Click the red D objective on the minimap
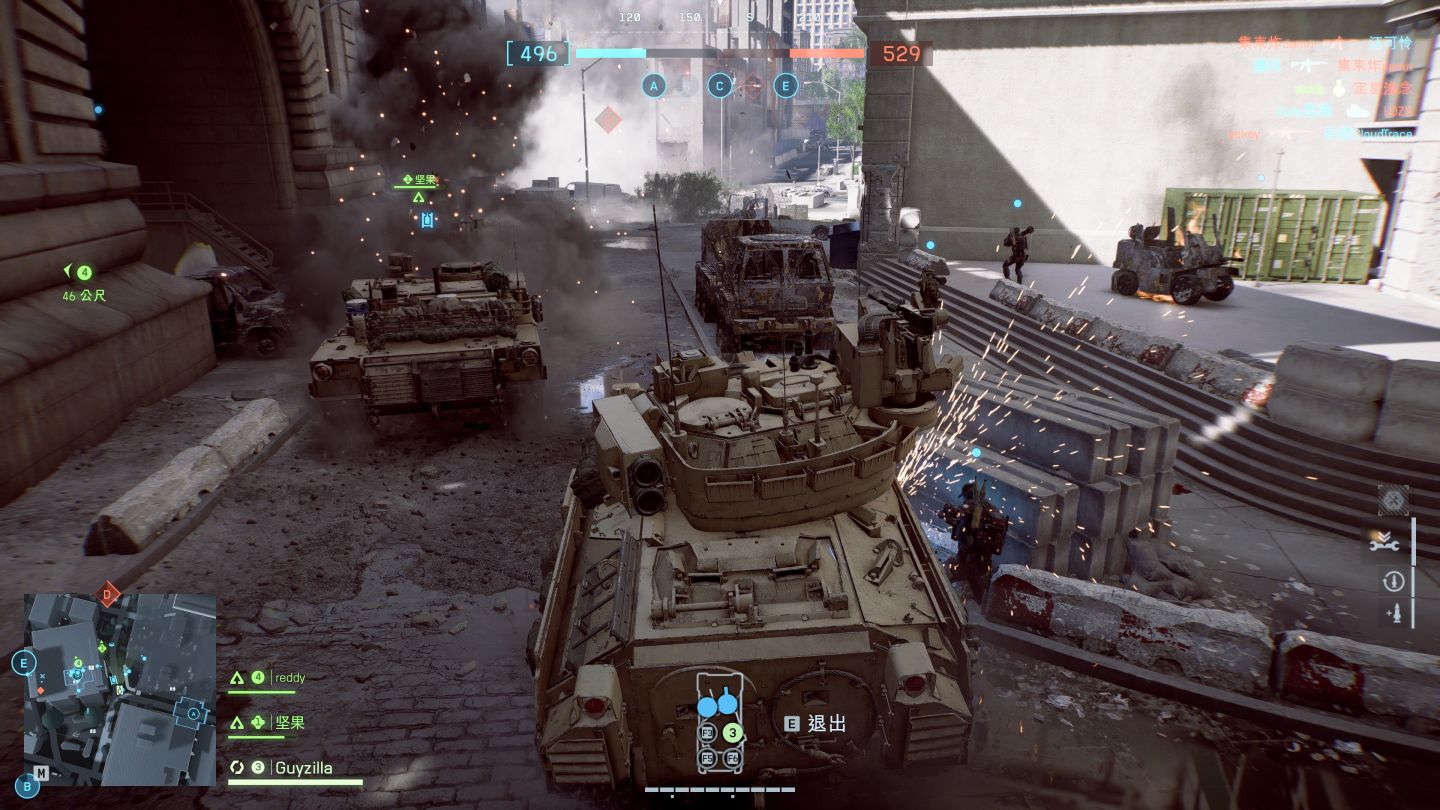The width and height of the screenshot is (1440, 810). pyautogui.click(x=107, y=595)
